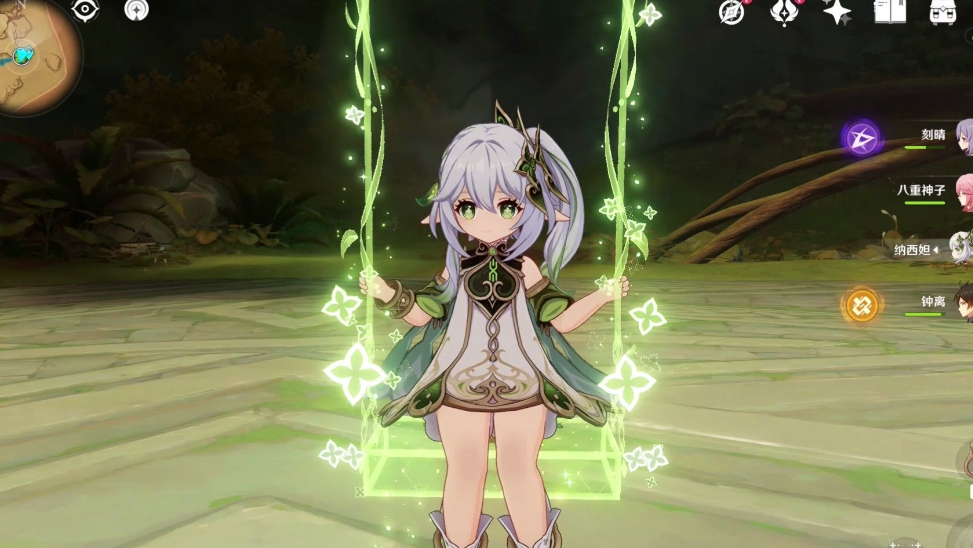Activate the eye-shaped Elemental Sight icon
The width and height of the screenshot is (973, 548).
(x=86, y=10)
